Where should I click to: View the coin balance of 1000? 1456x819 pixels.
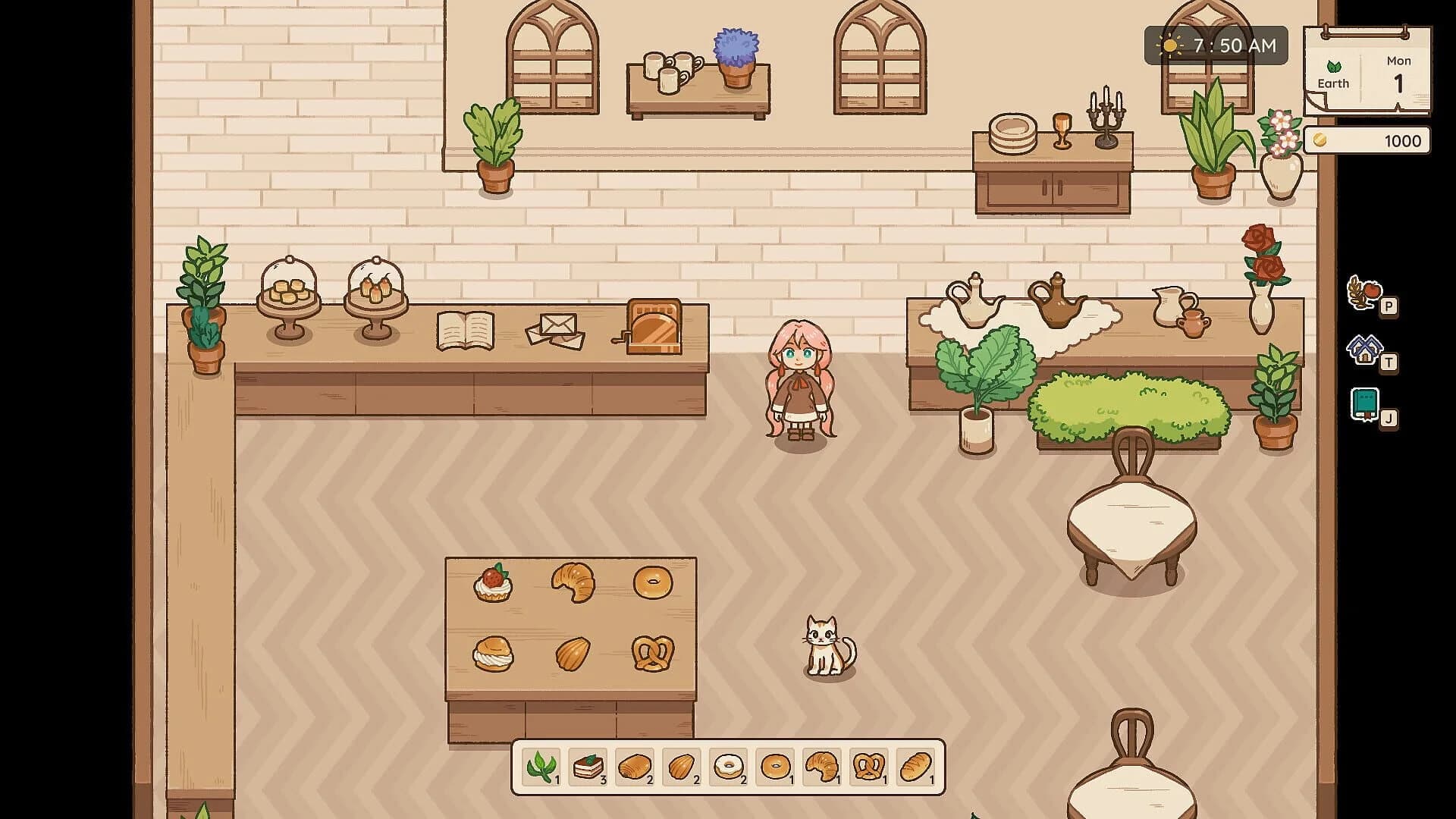(x=1367, y=140)
